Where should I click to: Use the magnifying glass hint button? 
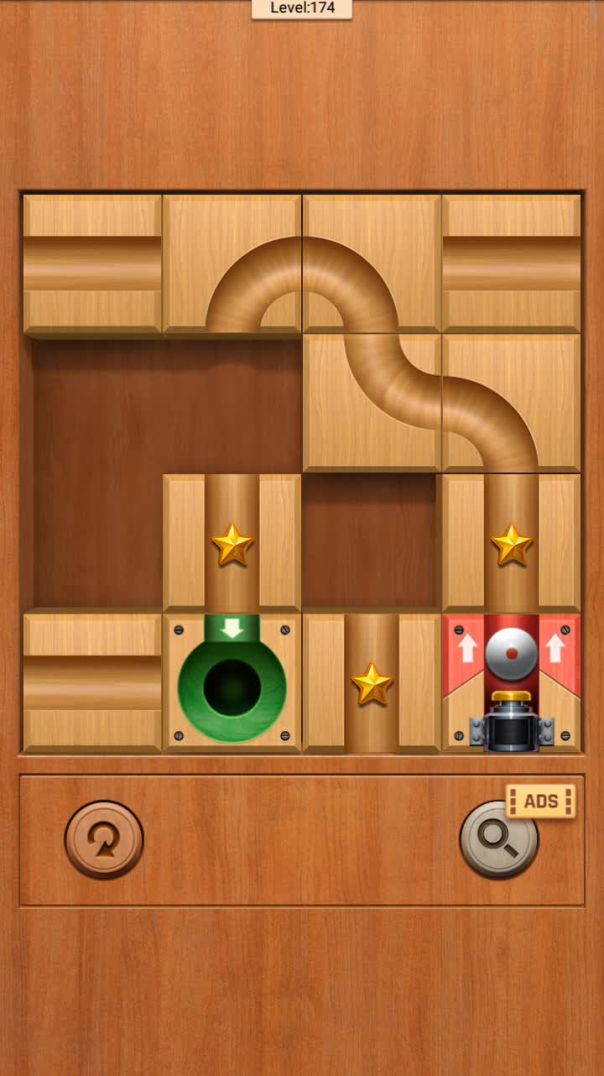coord(498,840)
